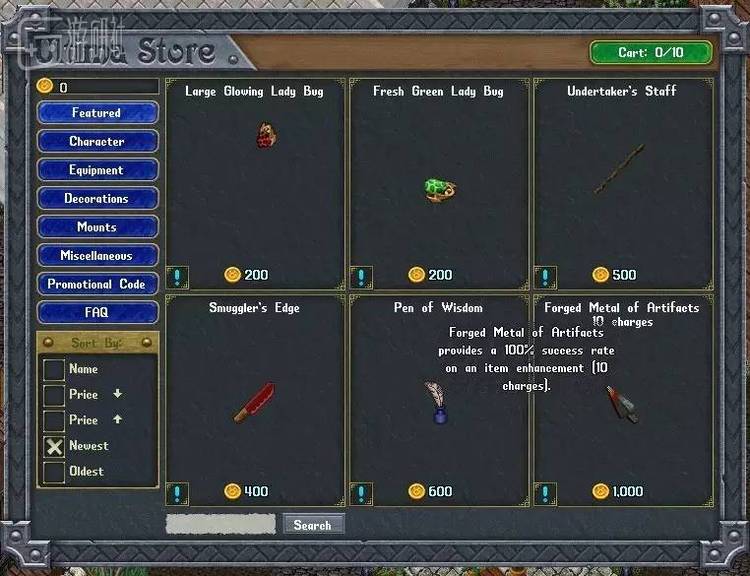Screen dimensions: 750x576
Task: Open the Mounts category
Action: coord(97,227)
